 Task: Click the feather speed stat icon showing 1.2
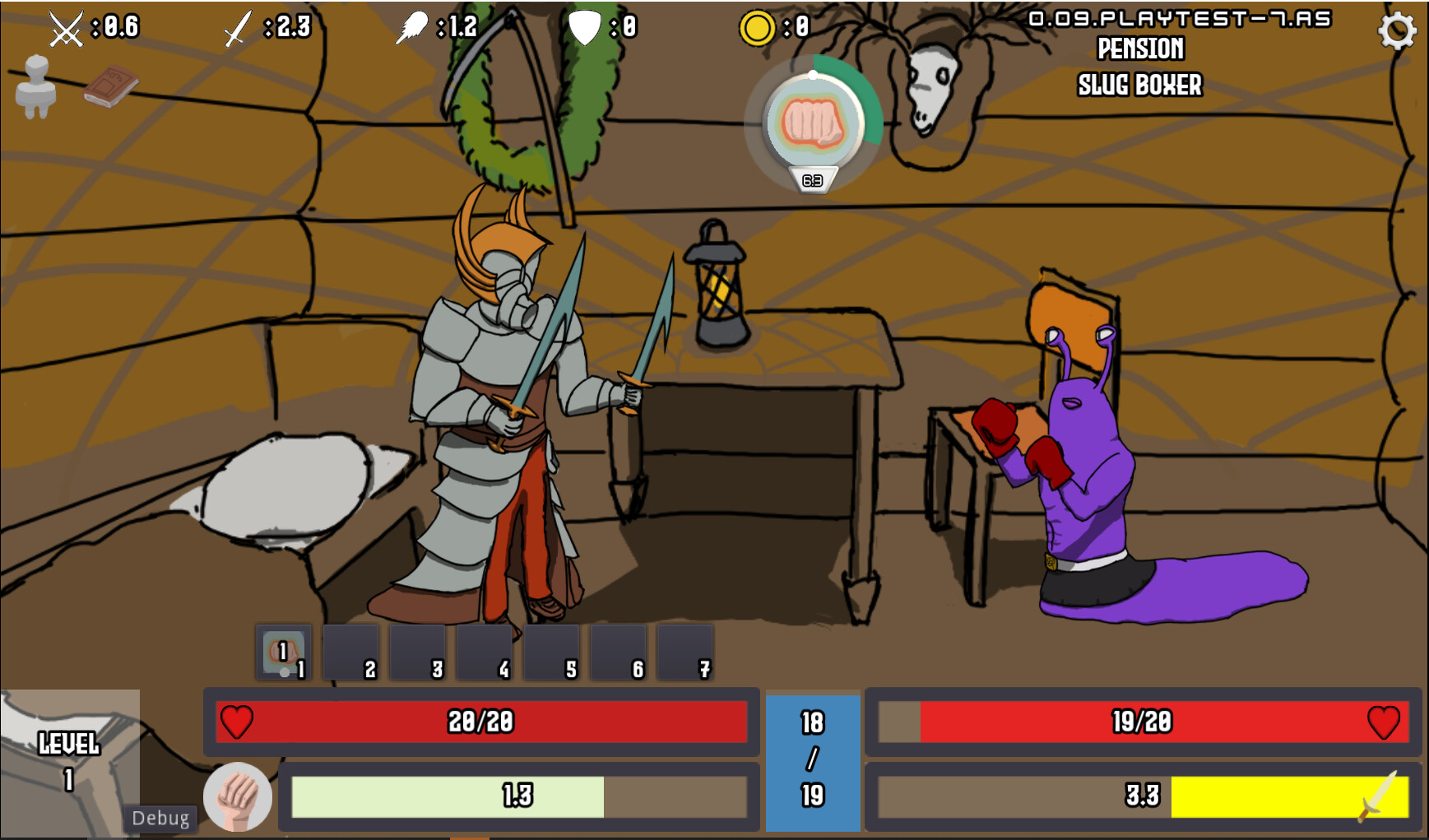click(x=414, y=26)
